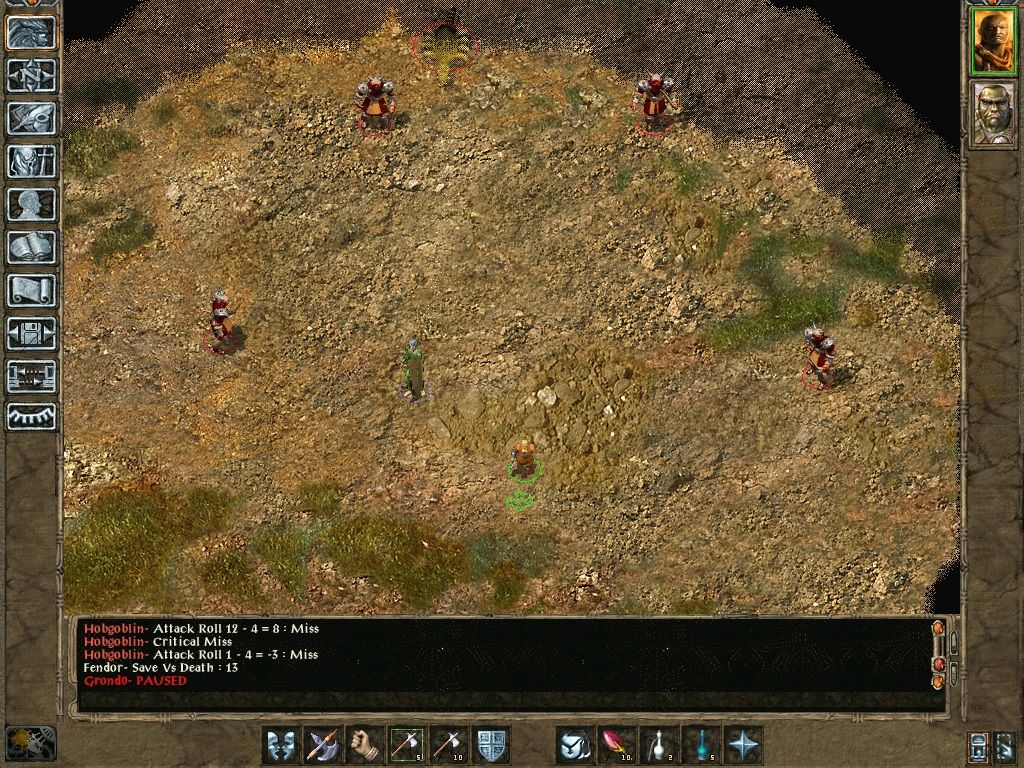Screen dimensions: 1024x768
Task: Open the area map with the compass button
Action: pyautogui.click(x=32, y=75)
